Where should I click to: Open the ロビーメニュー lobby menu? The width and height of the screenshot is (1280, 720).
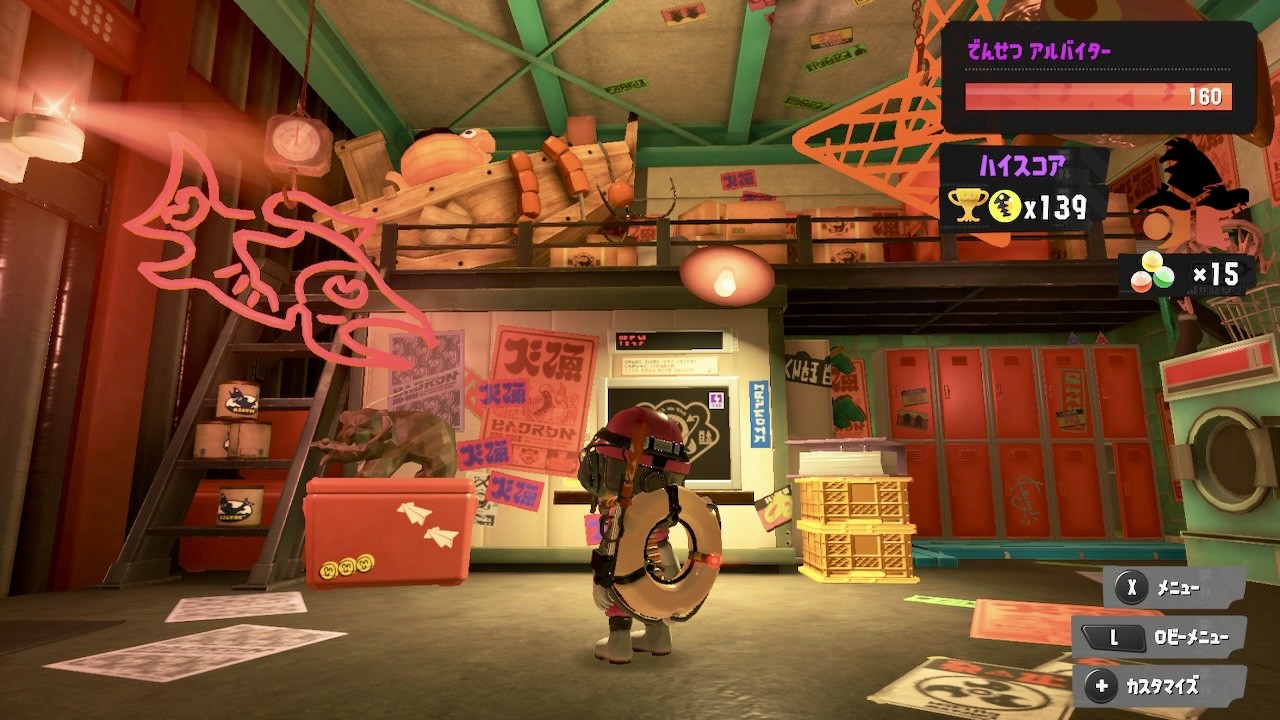tap(1160, 636)
